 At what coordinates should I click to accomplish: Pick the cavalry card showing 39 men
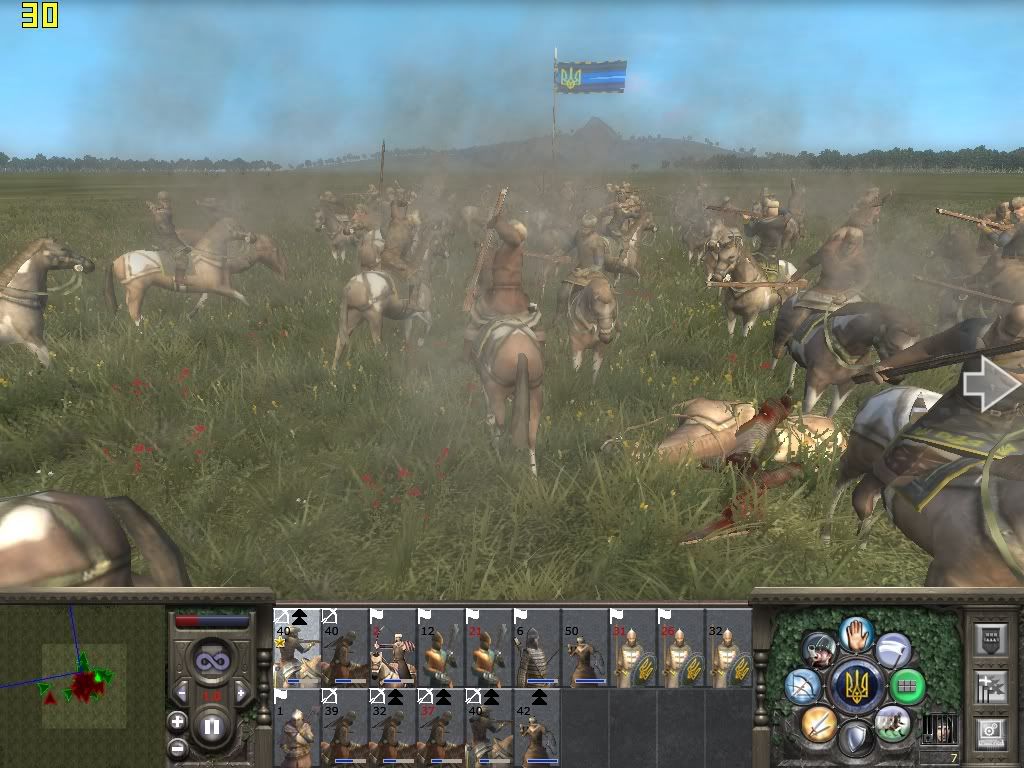point(344,727)
